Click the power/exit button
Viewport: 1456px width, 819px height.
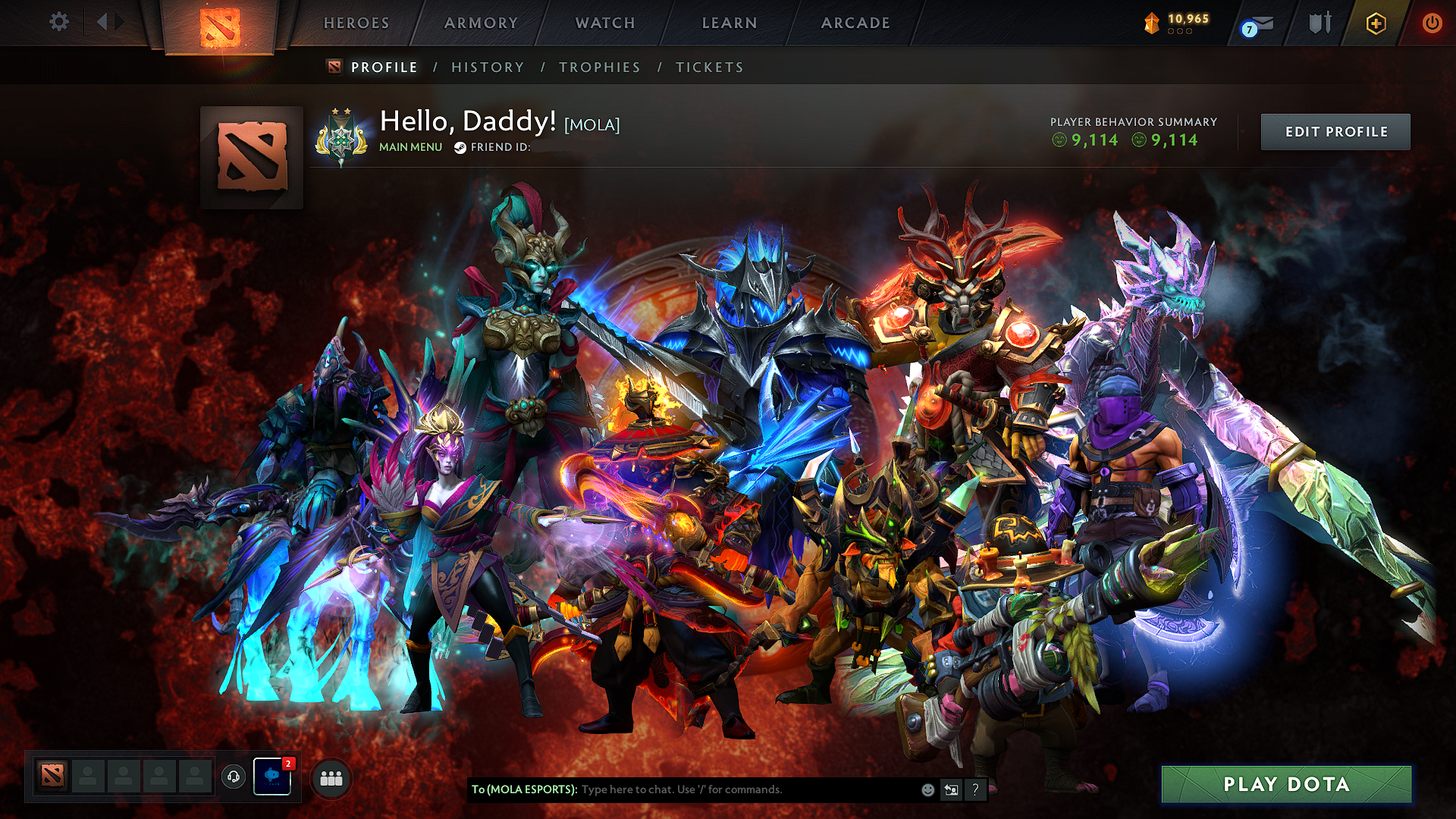(1432, 23)
